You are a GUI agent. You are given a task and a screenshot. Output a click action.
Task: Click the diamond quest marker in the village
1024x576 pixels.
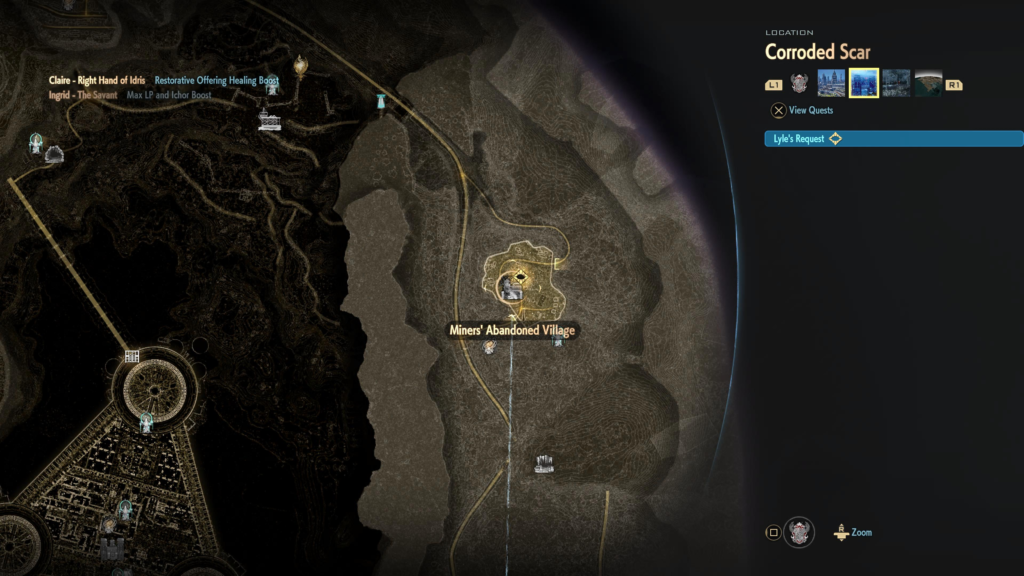pyautogui.click(x=519, y=276)
